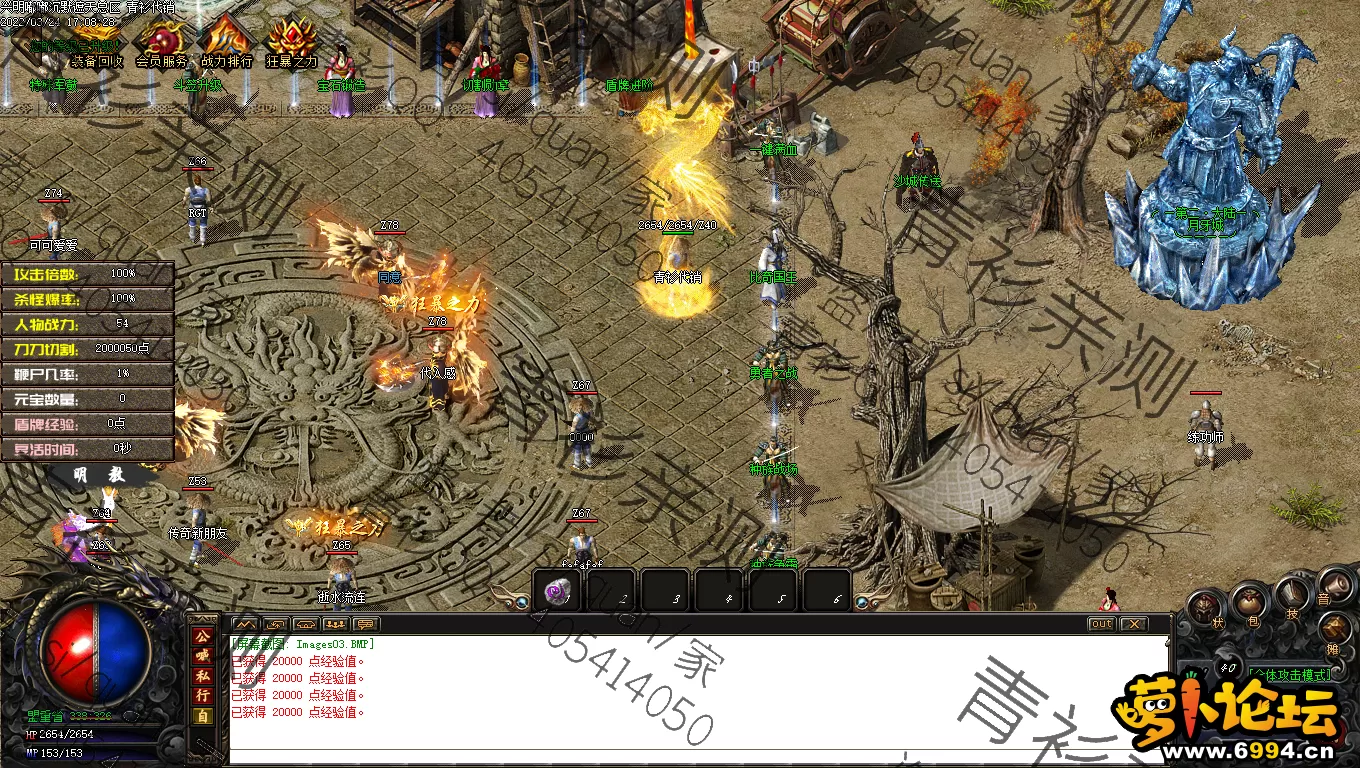1360x768 pixels.
Task: Close the game with the X button
Action: (x=1132, y=624)
